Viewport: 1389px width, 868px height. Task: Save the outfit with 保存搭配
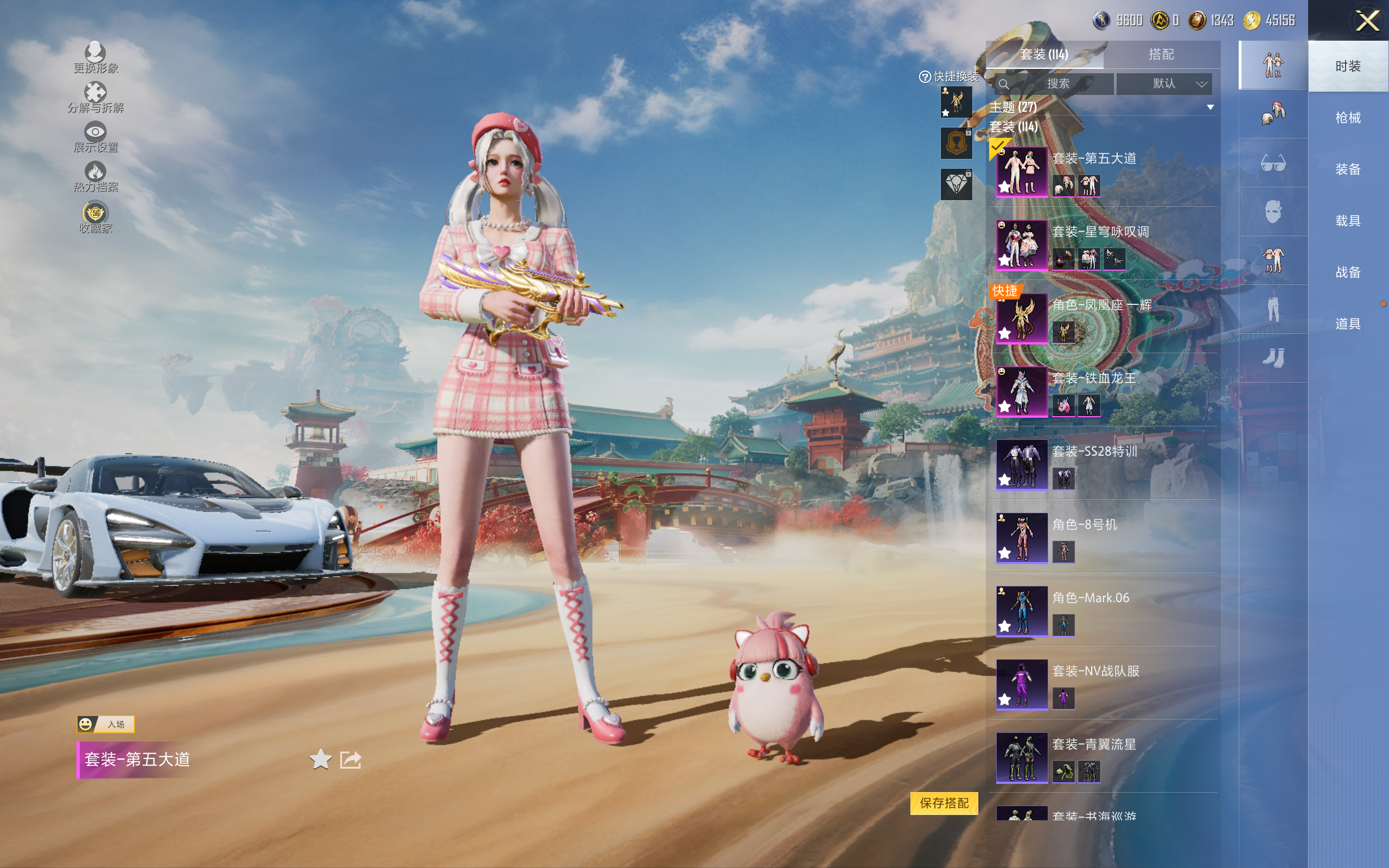pyautogui.click(x=944, y=803)
